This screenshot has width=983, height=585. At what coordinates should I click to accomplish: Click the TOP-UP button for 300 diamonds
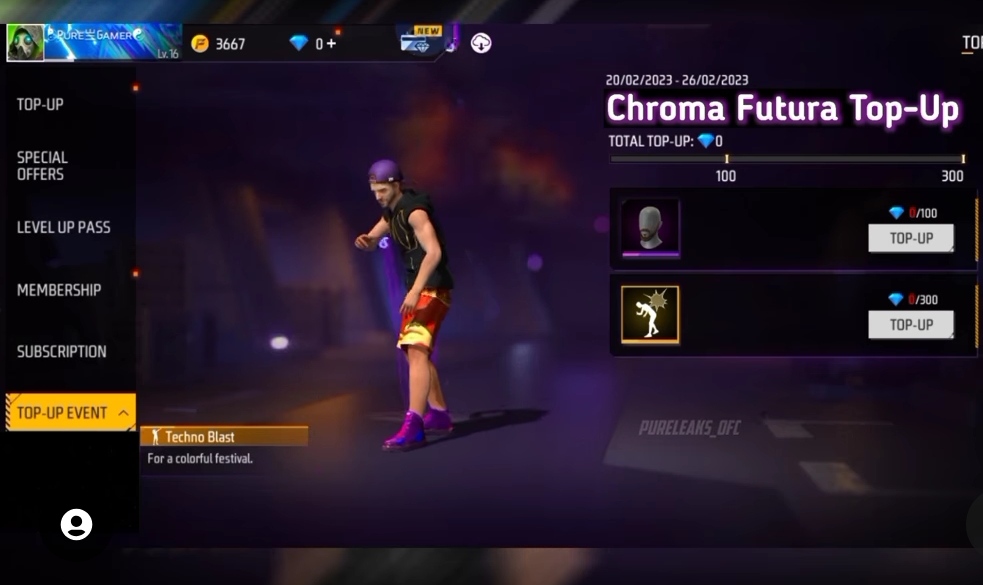point(910,325)
